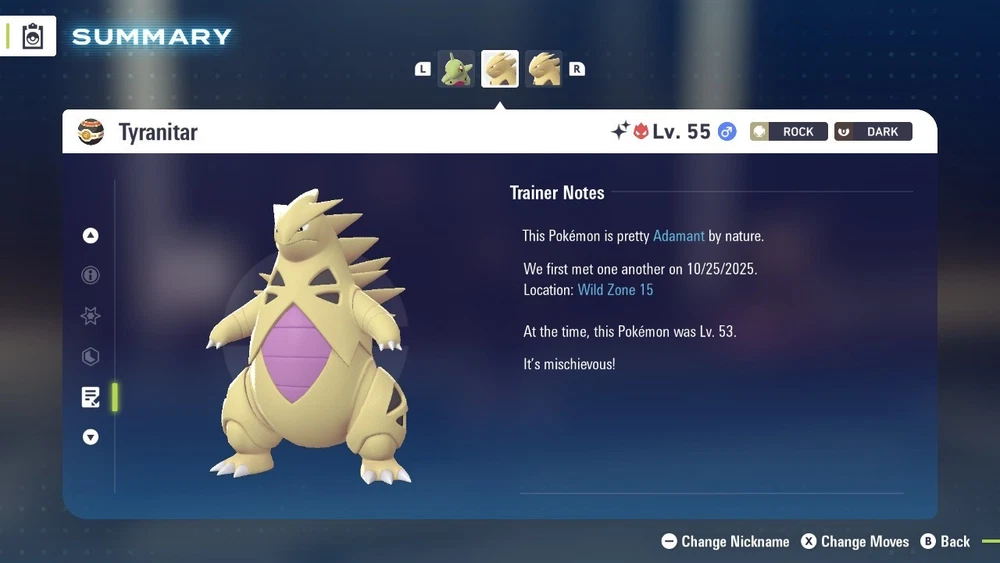Open the star-shaped summary tab

(x=91, y=316)
